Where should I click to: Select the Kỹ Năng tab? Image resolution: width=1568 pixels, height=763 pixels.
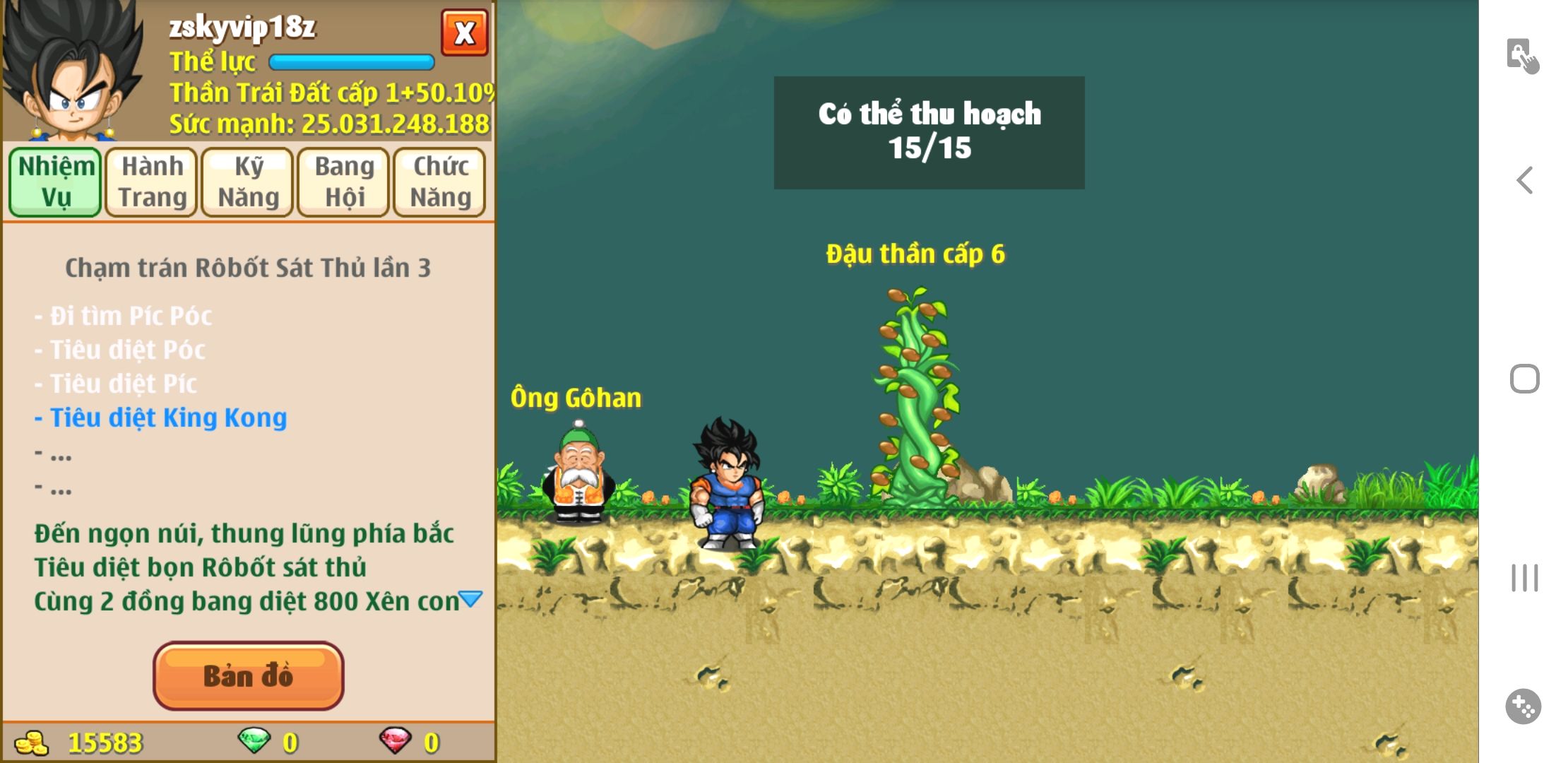248,182
